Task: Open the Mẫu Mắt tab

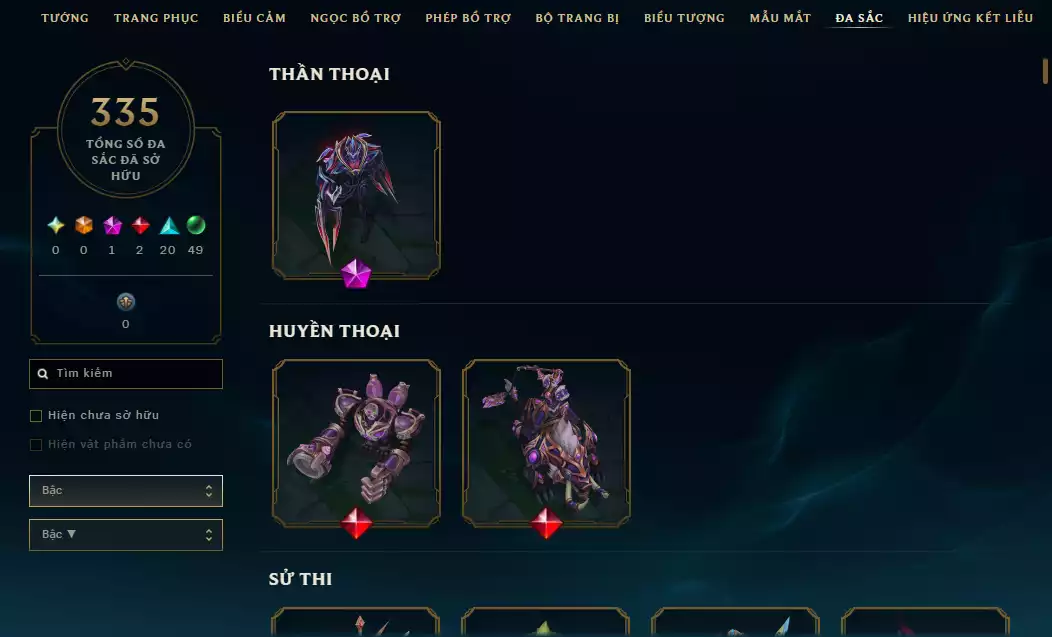Action: click(x=780, y=18)
